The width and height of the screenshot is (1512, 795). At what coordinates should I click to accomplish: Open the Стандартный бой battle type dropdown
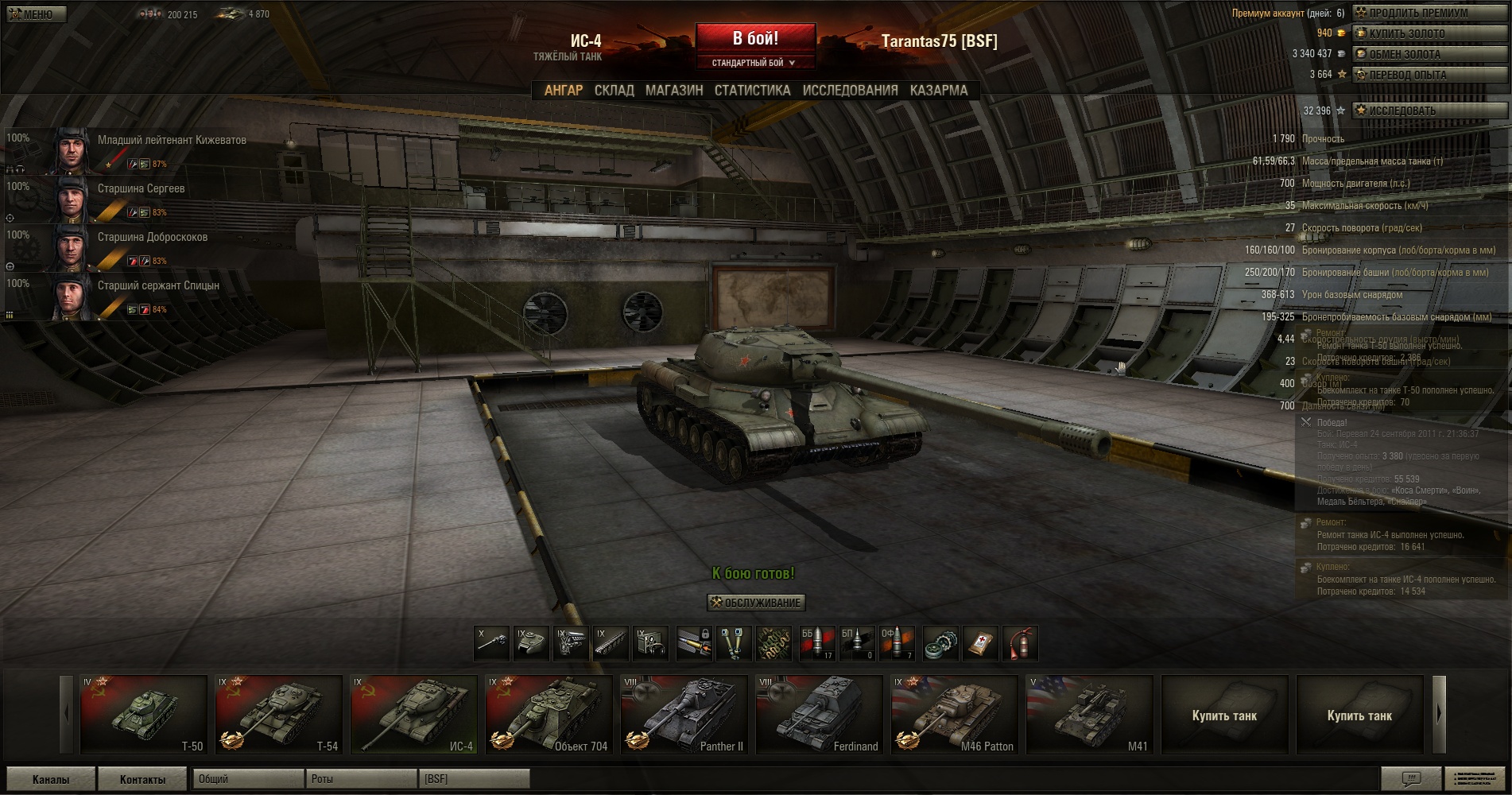click(x=754, y=63)
